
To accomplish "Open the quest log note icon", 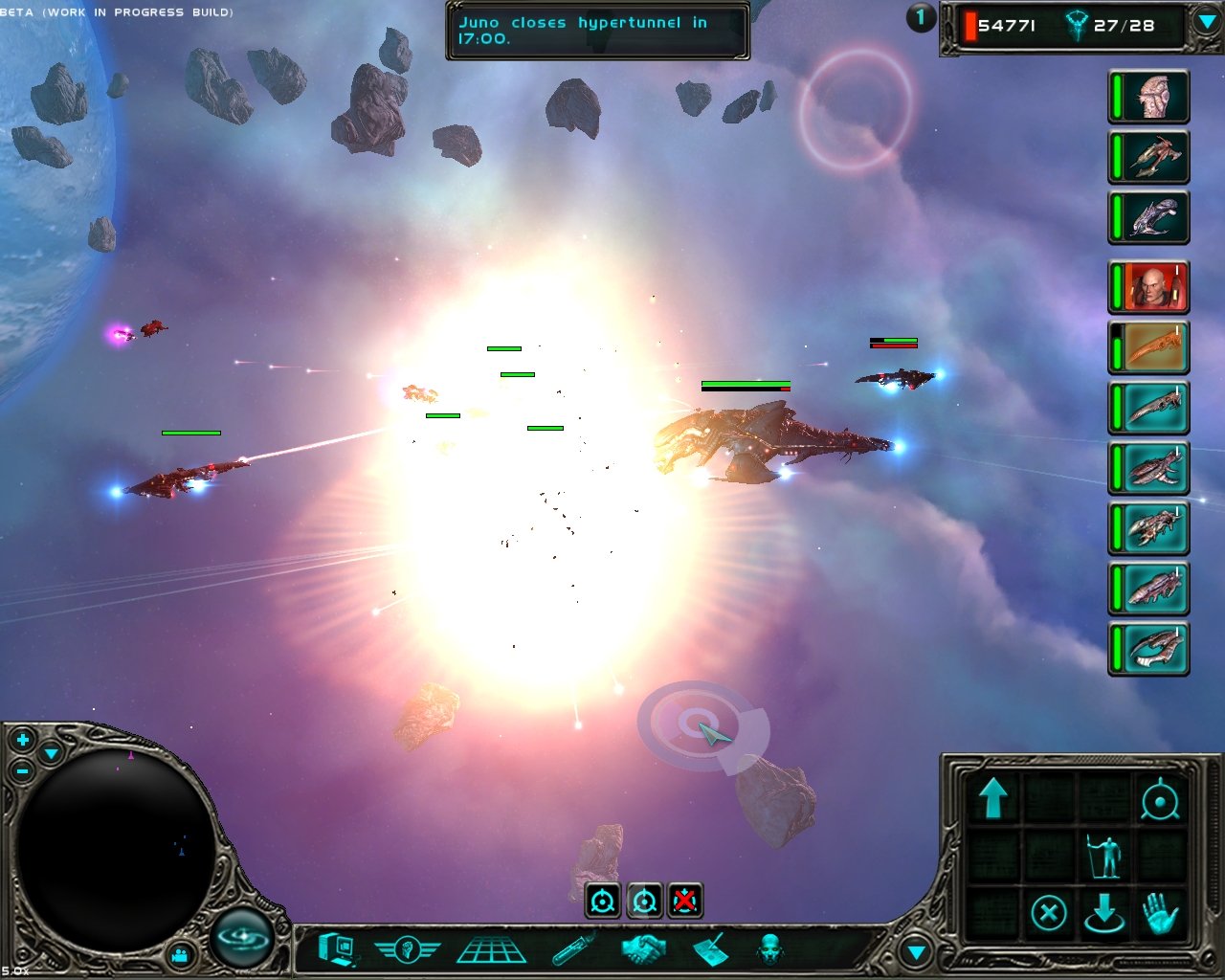I will [714, 949].
